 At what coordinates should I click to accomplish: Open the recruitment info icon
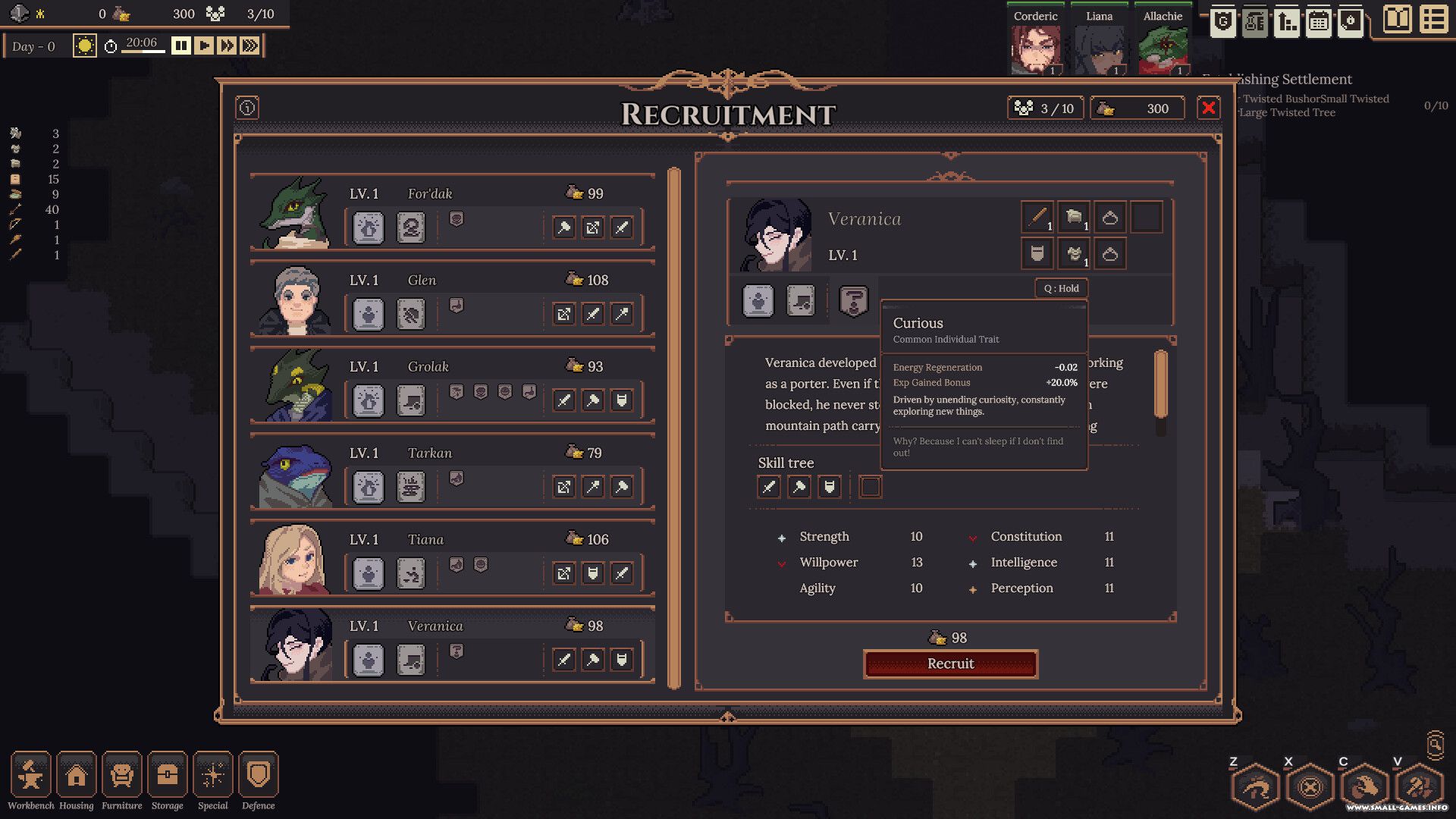click(x=247, y=108)
